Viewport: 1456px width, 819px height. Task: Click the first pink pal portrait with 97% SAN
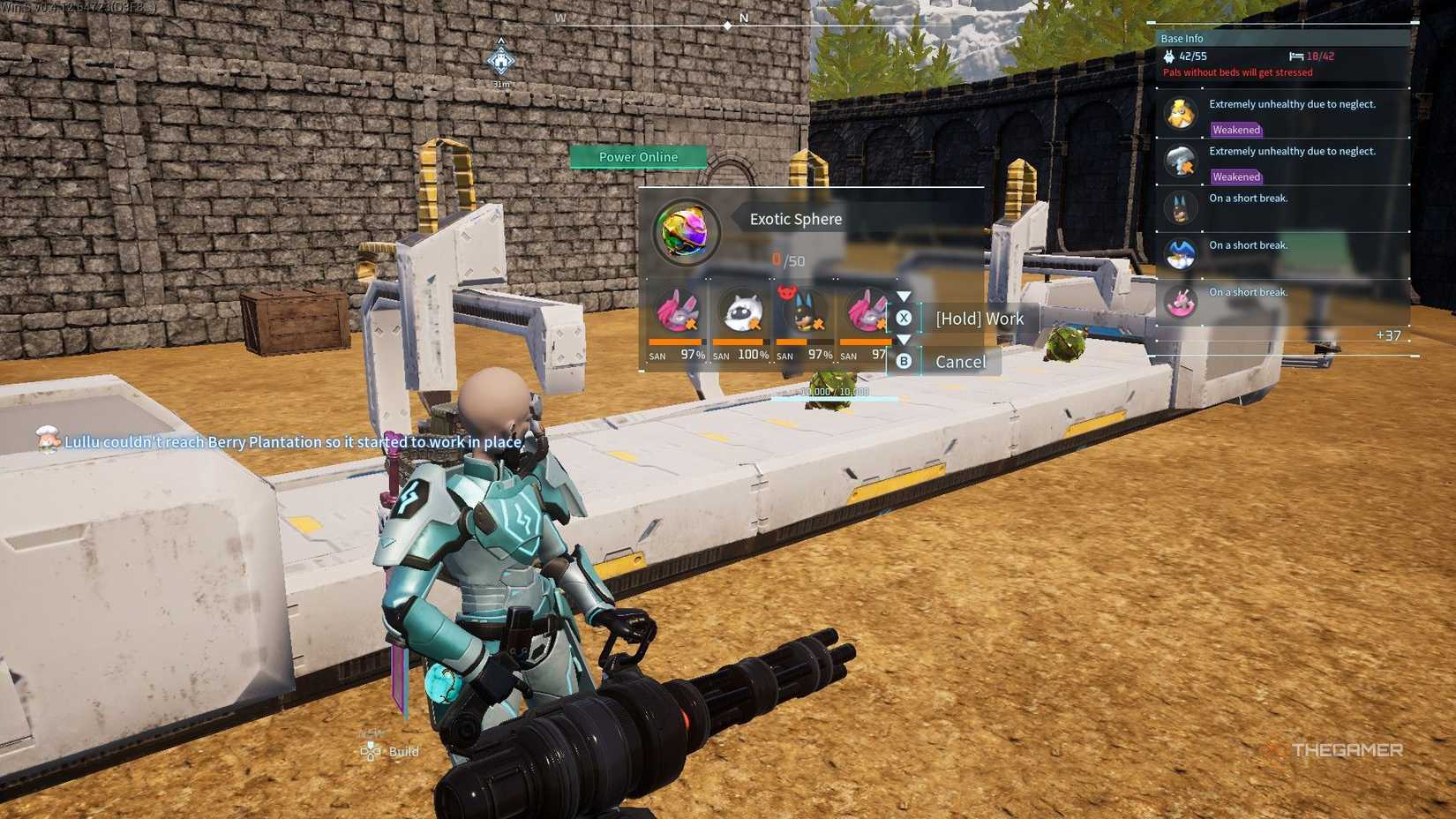tap(675, 313)
